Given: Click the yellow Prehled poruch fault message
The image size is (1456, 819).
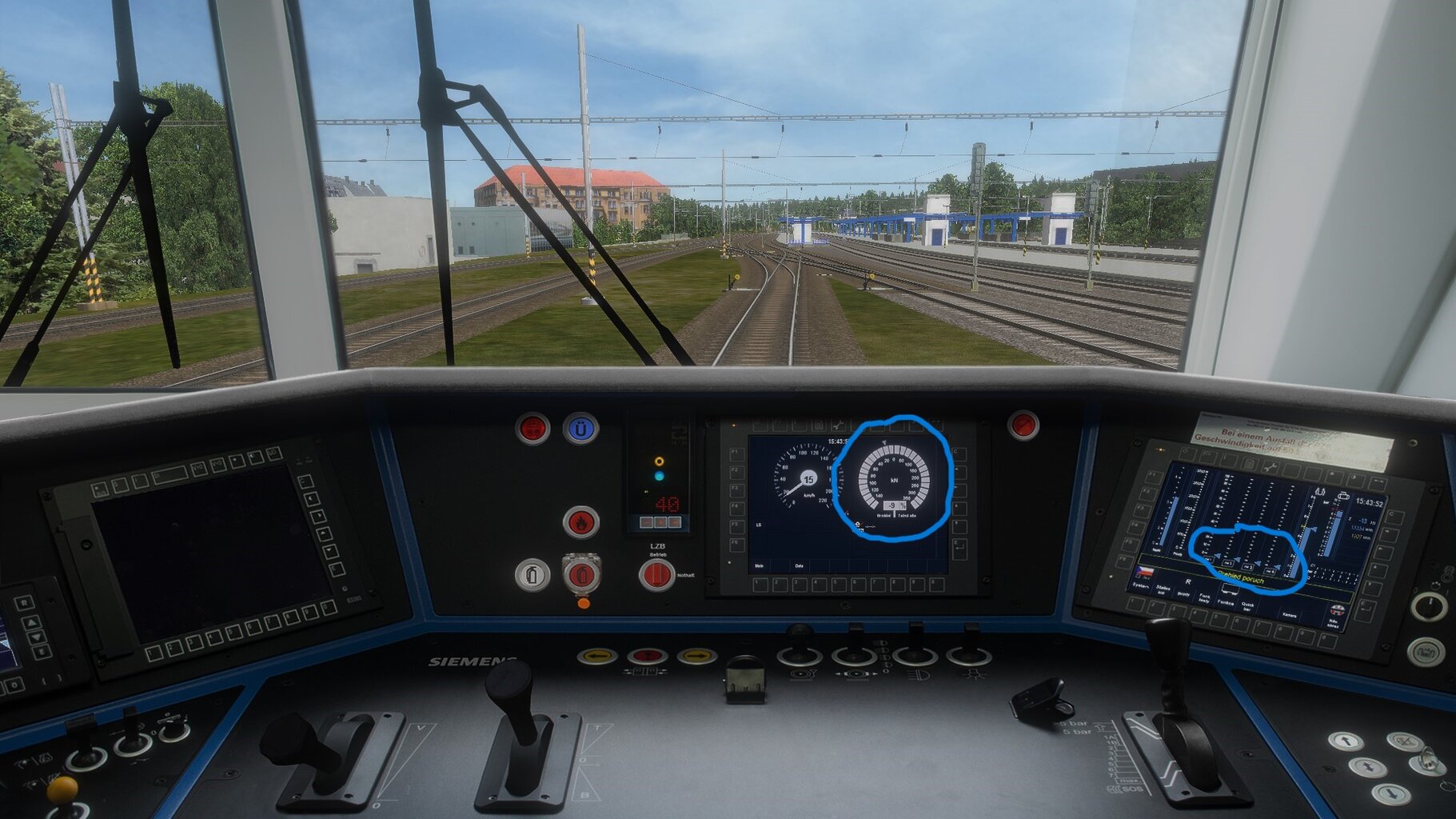Looking at the screenshot, I should (1240, 578).
